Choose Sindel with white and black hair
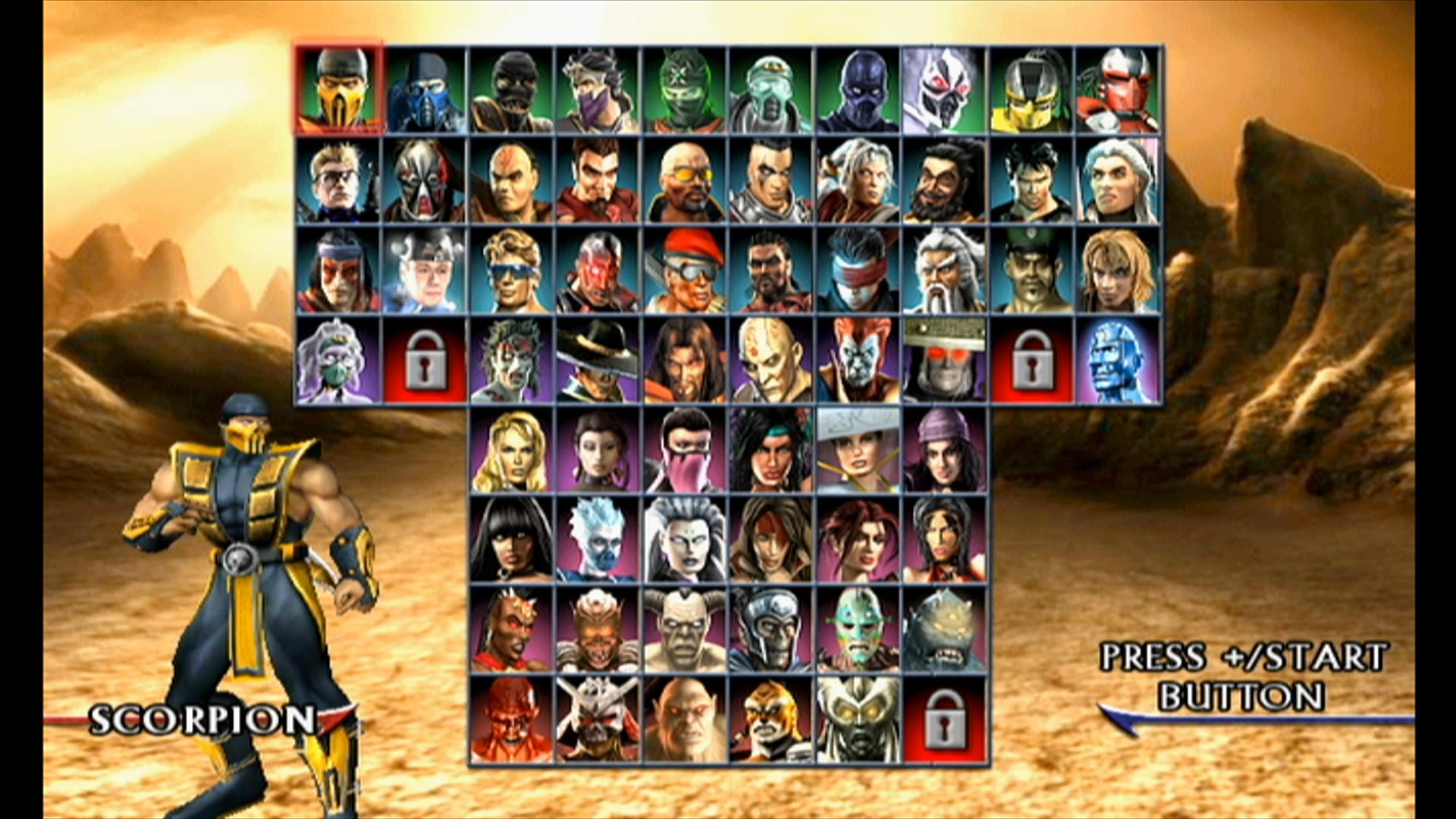Viewport: 1456px width, 819px height. pyautogui.click(x=684, y=539)
